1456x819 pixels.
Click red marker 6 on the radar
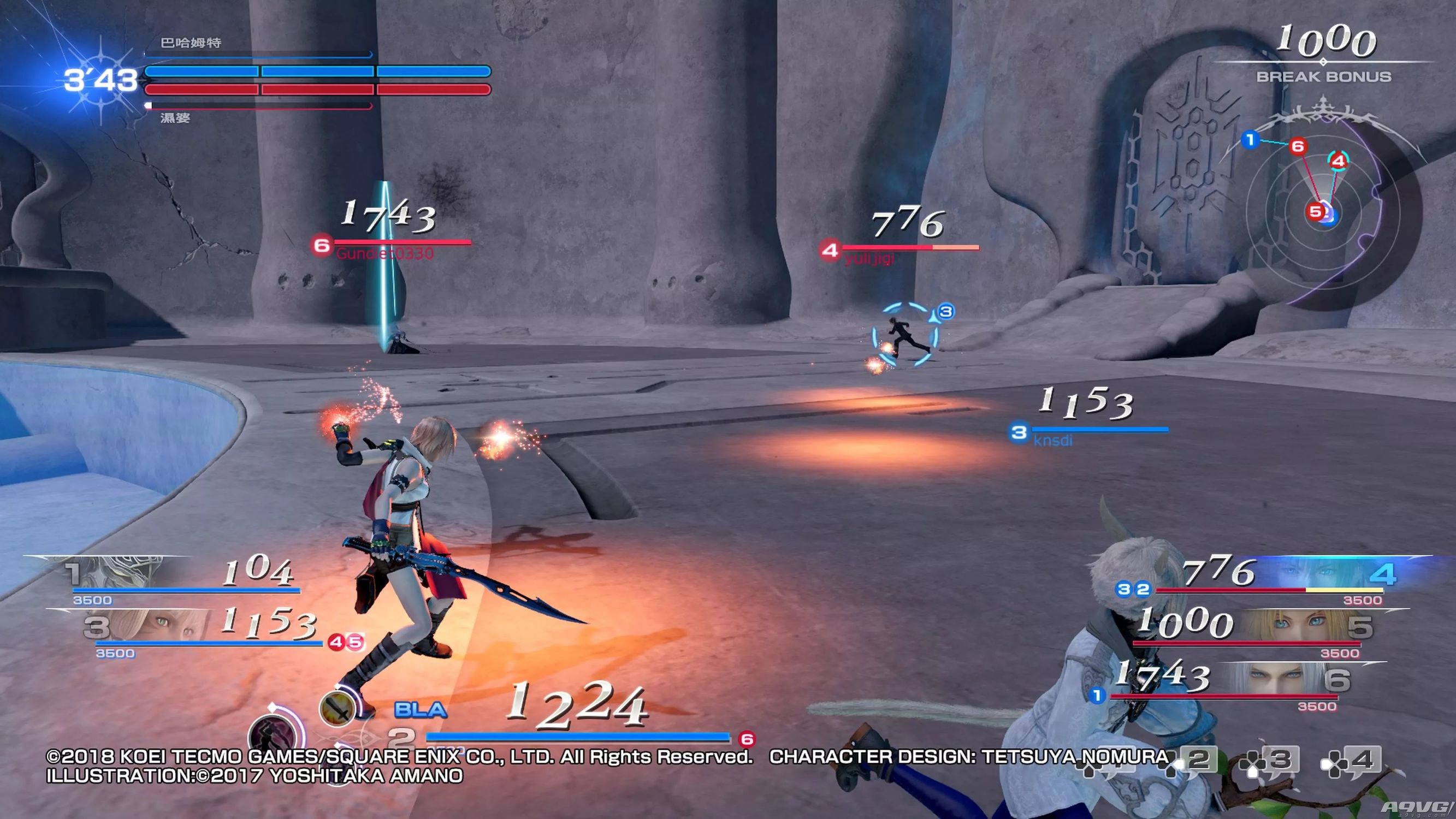tap(1298, 146)
